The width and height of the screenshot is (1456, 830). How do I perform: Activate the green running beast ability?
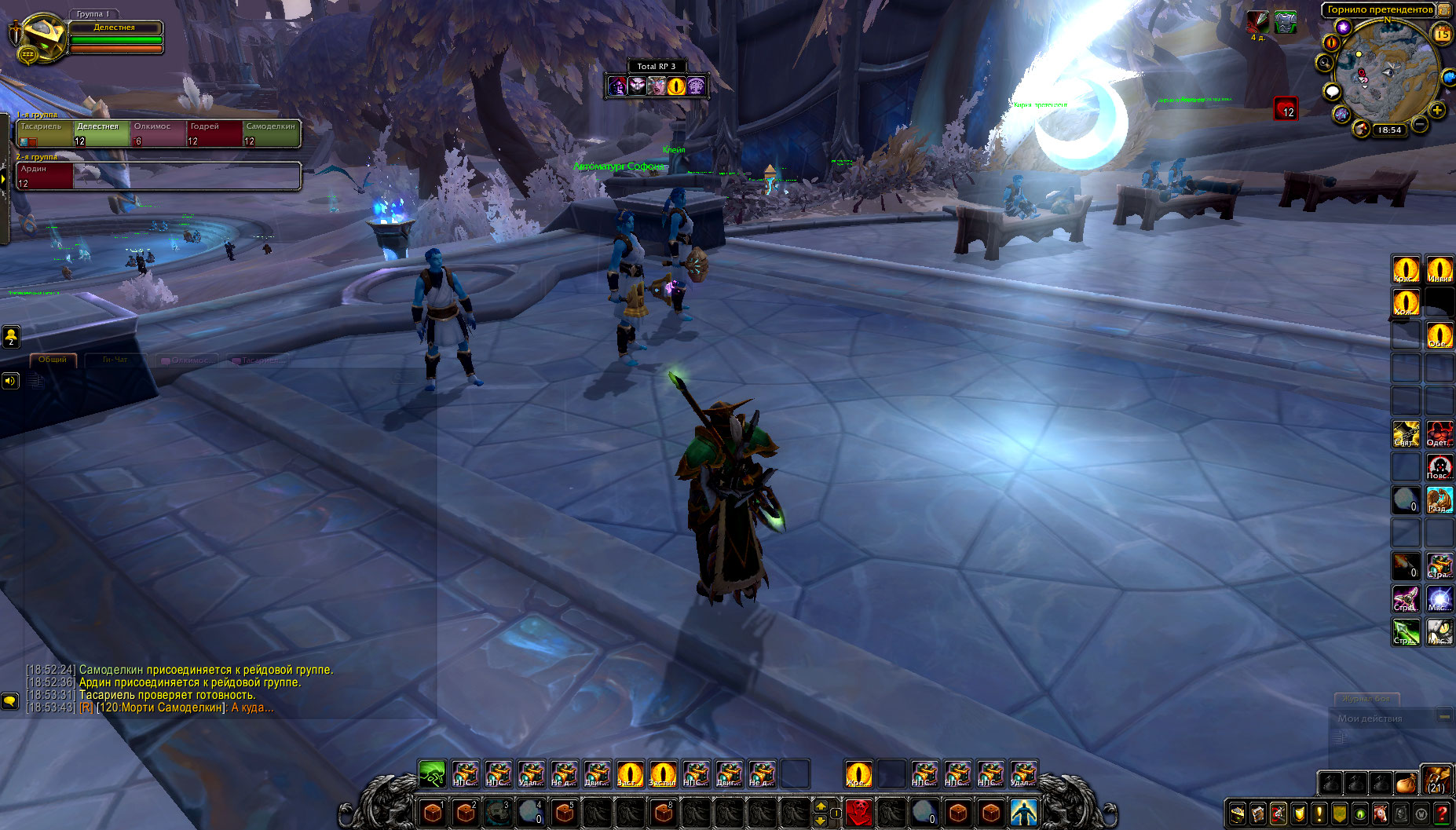[x=432, y=774]
